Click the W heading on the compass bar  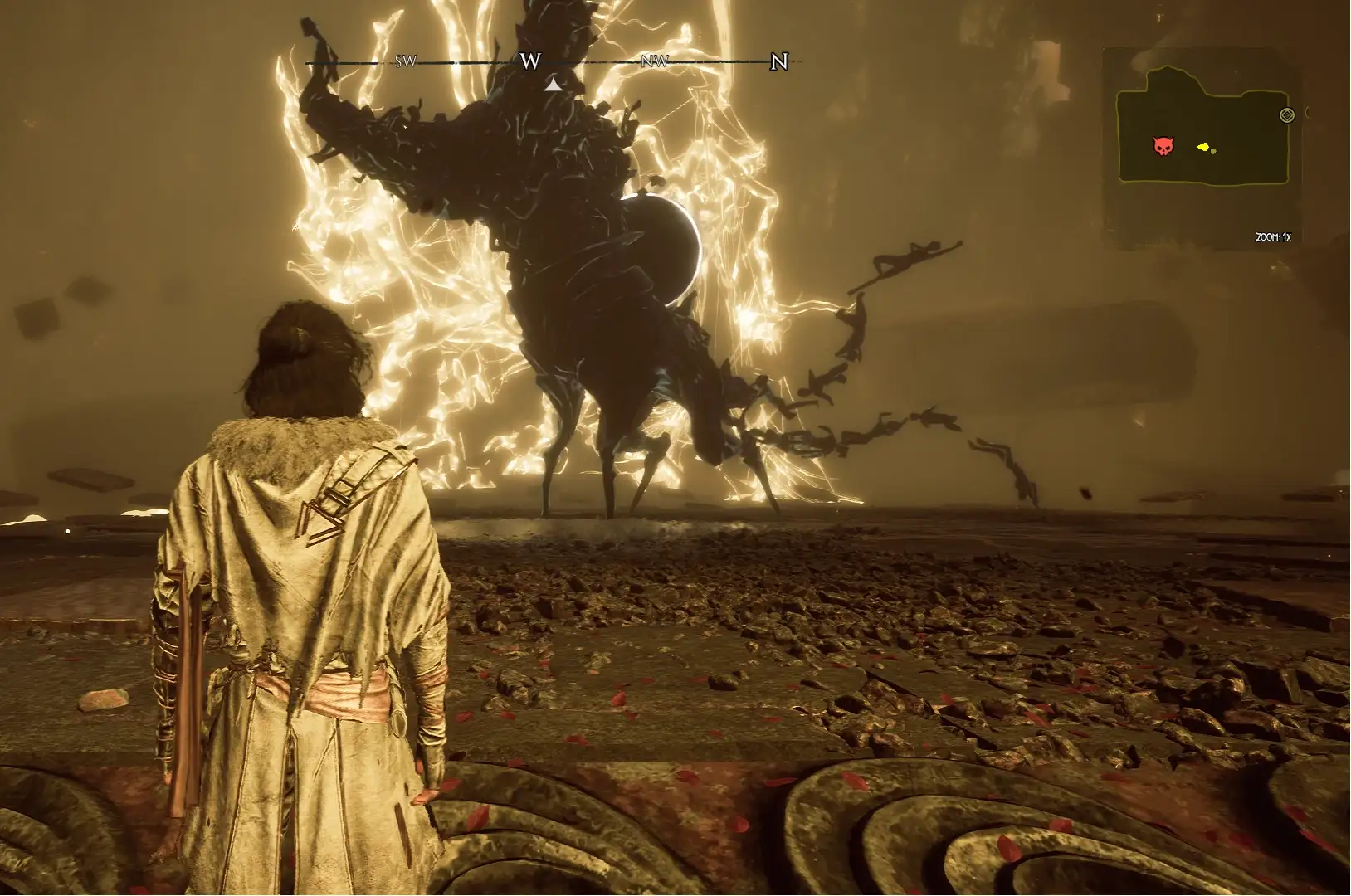coord(530,61)
